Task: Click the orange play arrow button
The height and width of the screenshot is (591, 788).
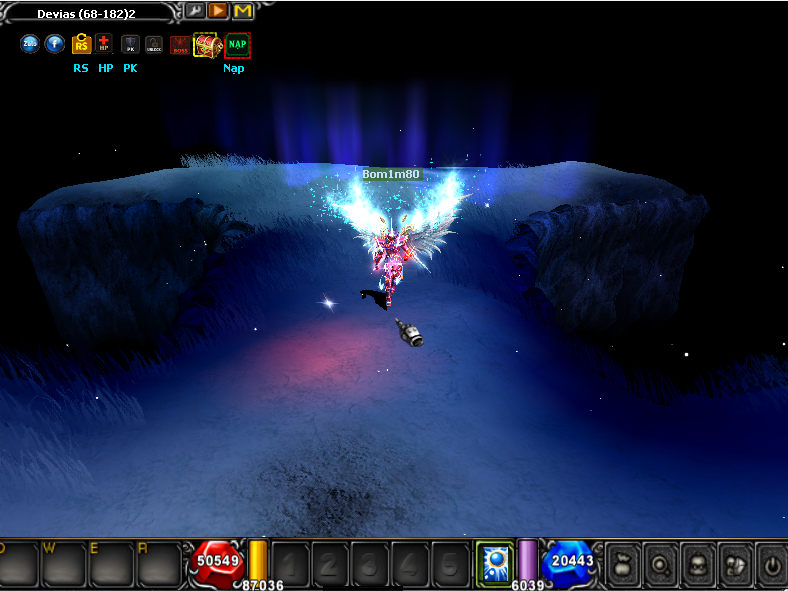Action: (x=218, y=11)
